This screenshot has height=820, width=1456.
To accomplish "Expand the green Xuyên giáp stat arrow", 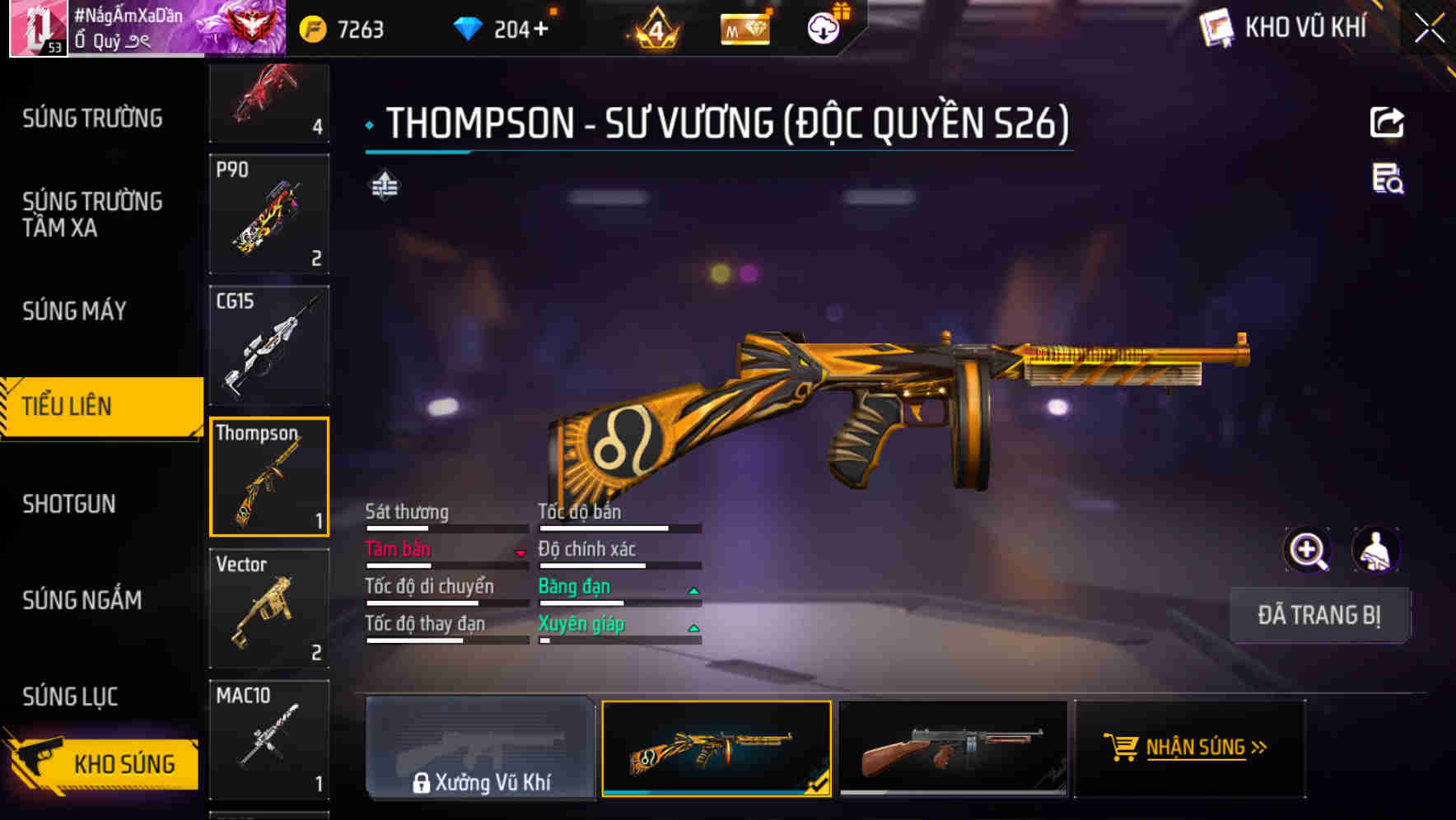I will pos(694,627).
